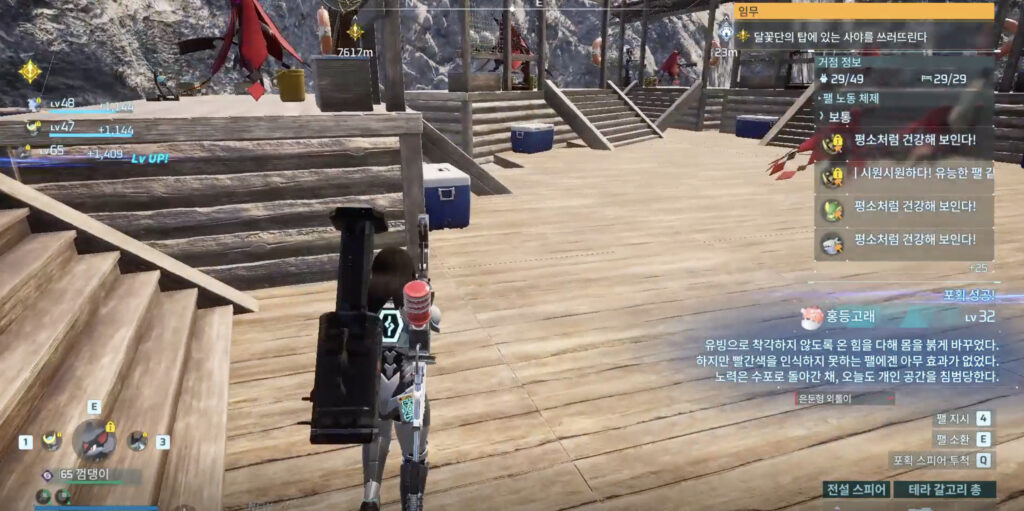Open the 임무 mission tracker header
The image size is (1024, 511).
[x=864, y=12]
